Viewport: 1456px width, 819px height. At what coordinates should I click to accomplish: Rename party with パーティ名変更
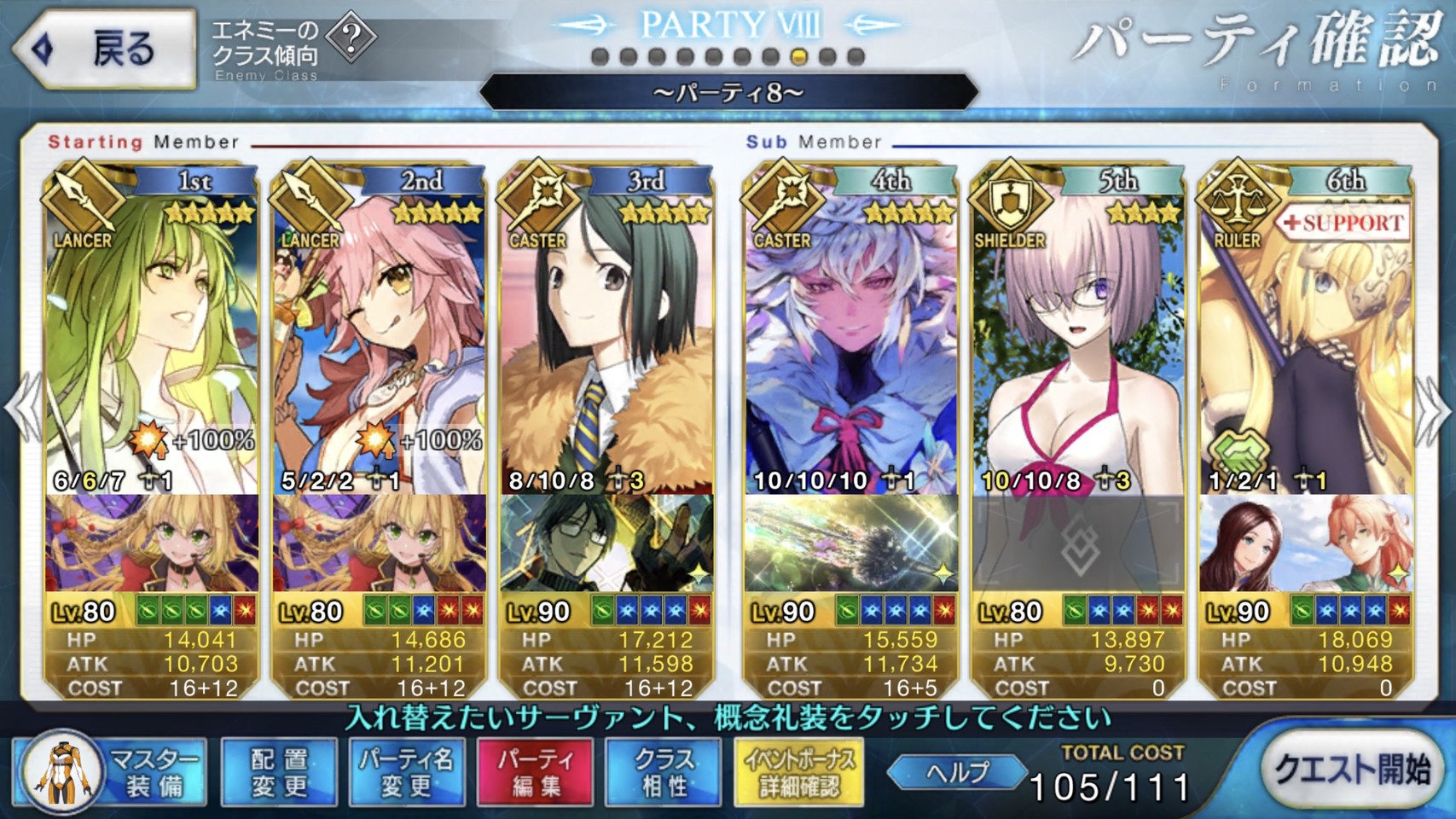click(x=407, y=772)
